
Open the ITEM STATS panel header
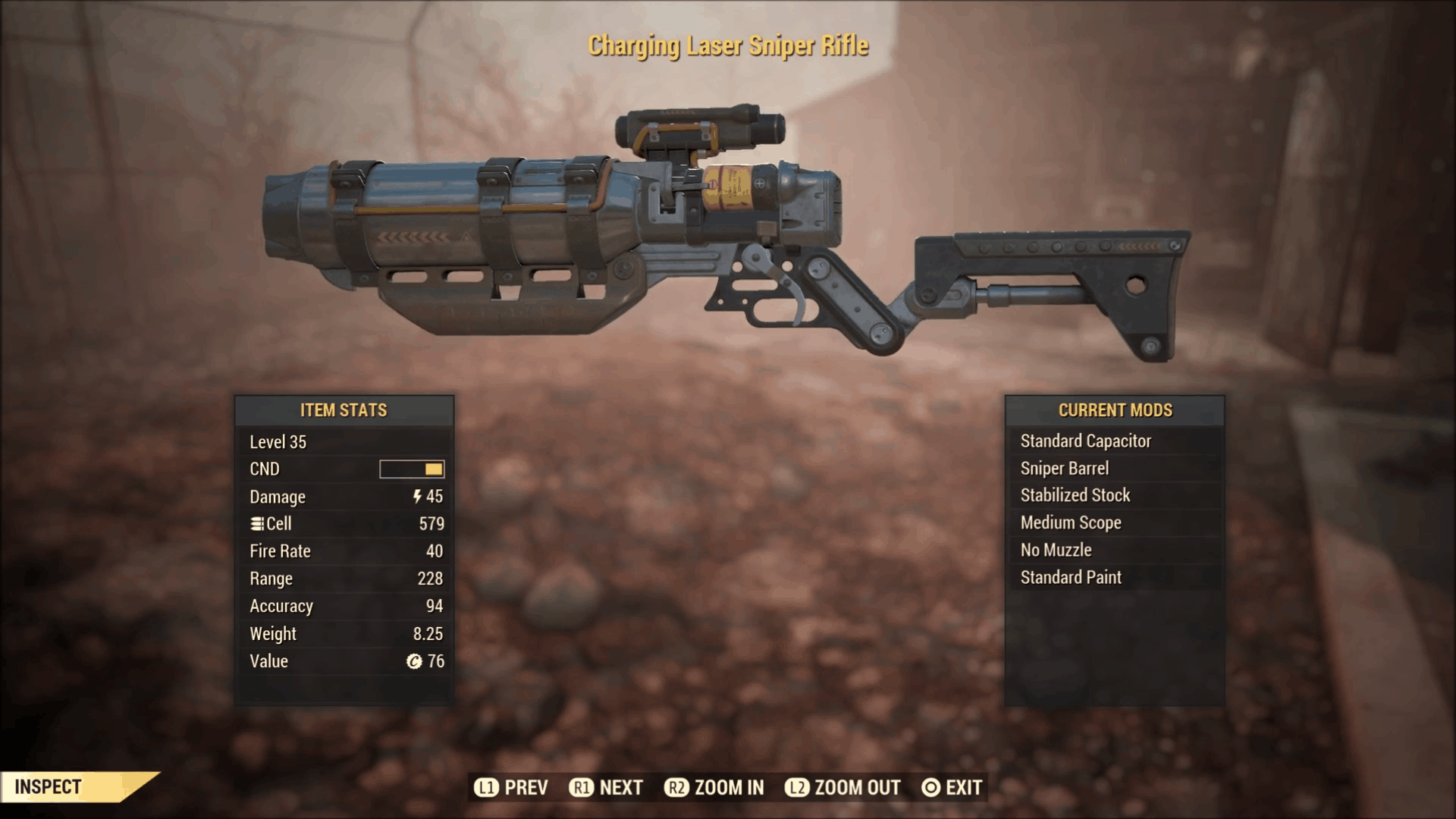click(345, 410)
